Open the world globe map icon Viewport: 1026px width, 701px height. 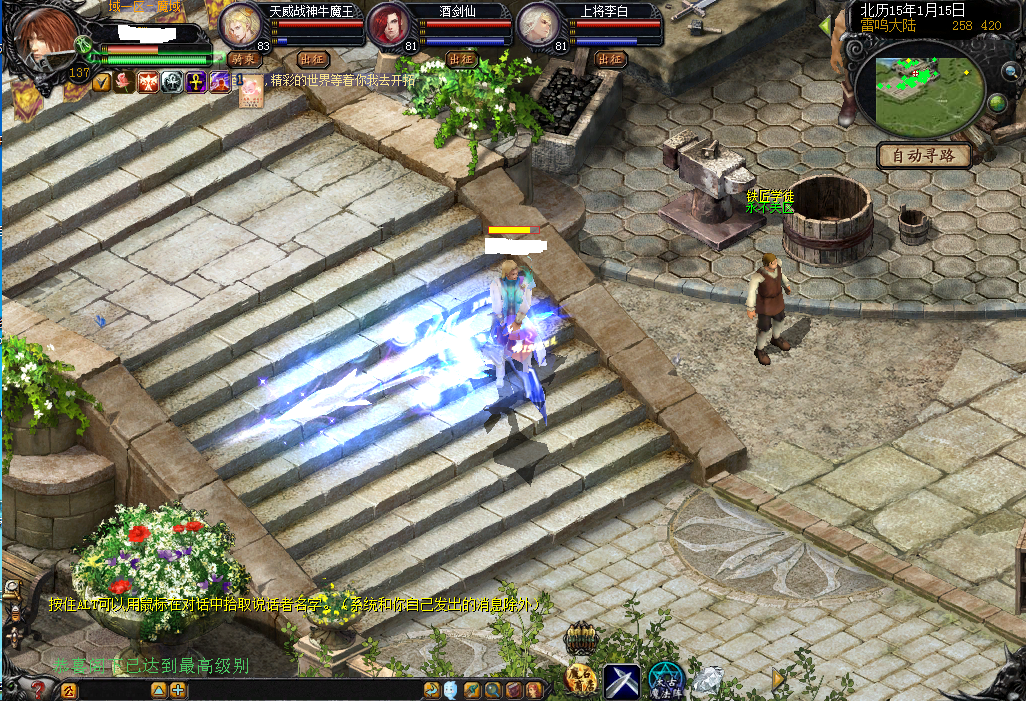point(996,103)
